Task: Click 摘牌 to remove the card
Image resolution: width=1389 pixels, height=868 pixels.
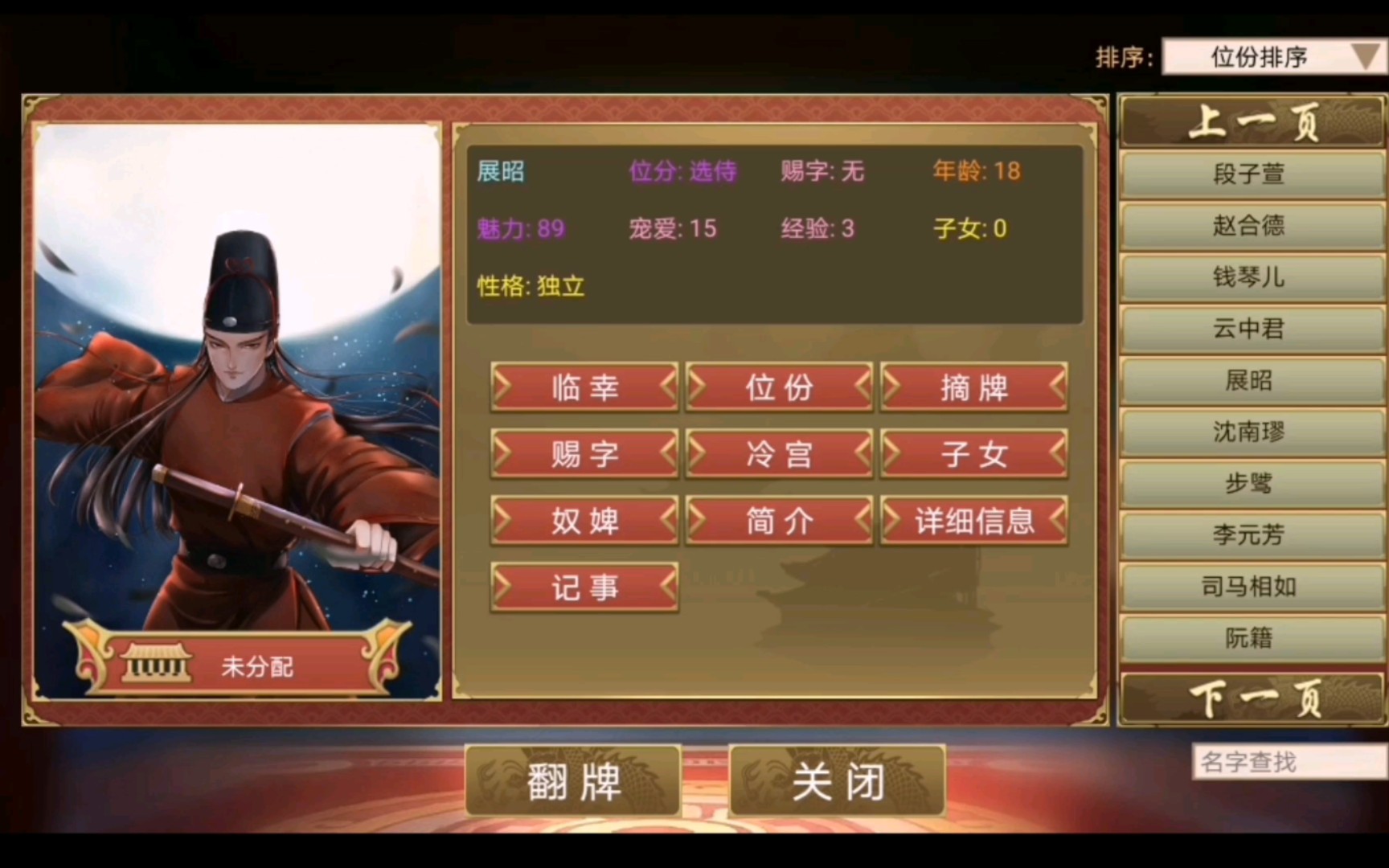Action: coord(973,387)
